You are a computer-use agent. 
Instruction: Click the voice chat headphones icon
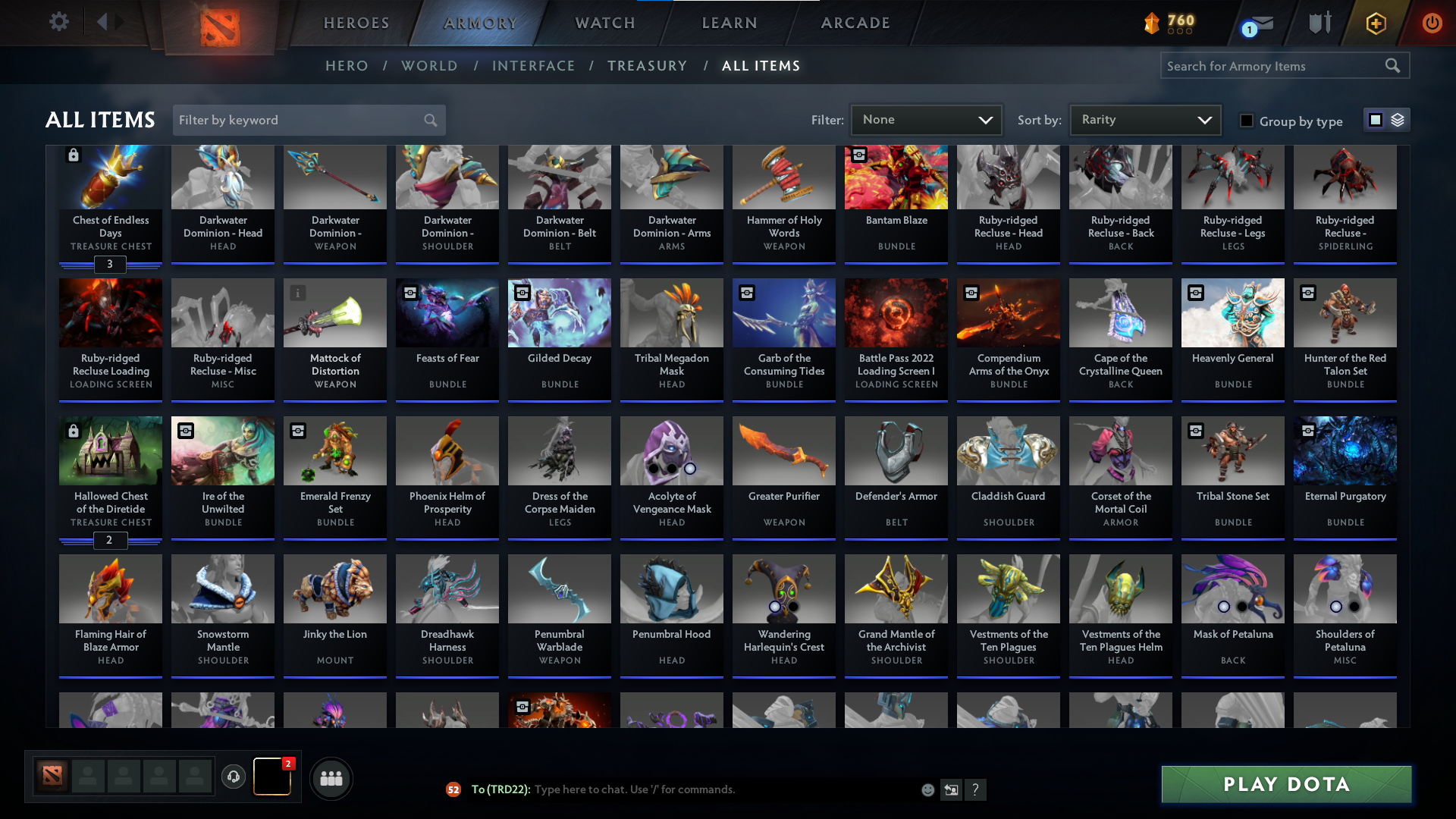tap(234, 778)
